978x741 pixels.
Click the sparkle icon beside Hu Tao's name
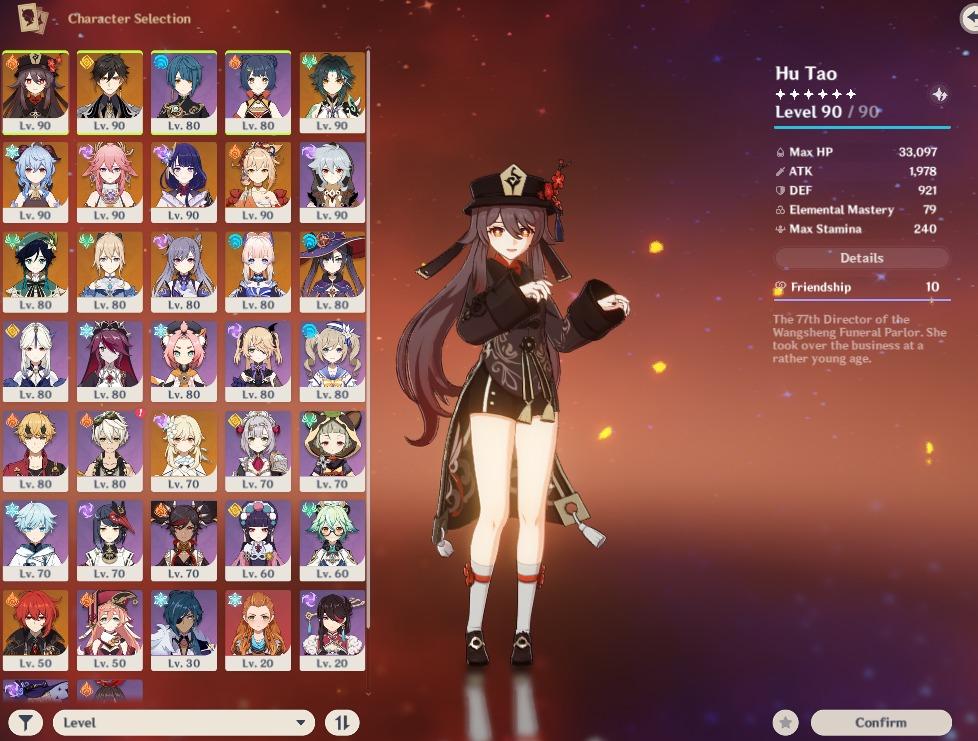939,94
